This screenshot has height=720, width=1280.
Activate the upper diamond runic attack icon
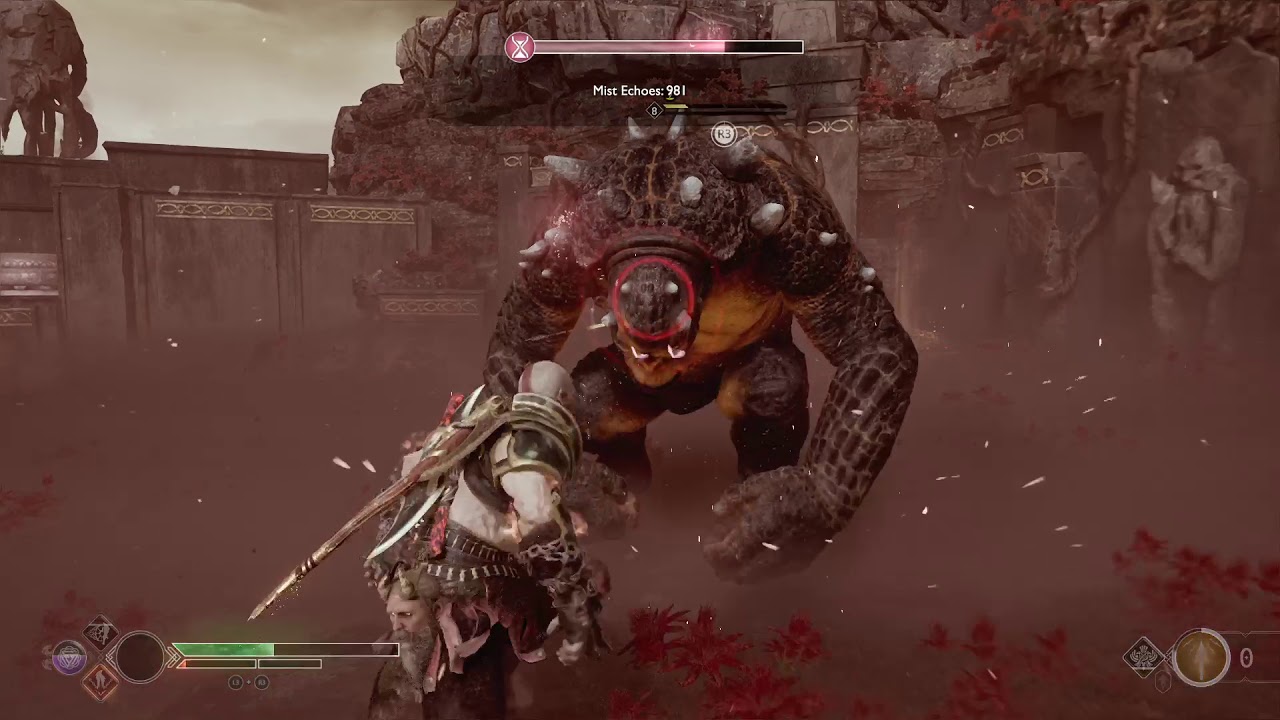(x=101, y=633)
